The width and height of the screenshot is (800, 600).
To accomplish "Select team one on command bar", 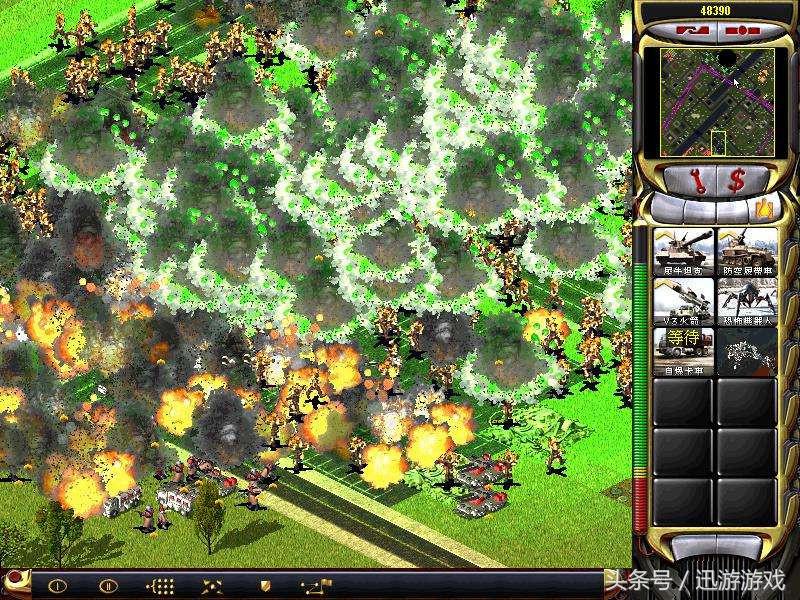I will 57,585.
